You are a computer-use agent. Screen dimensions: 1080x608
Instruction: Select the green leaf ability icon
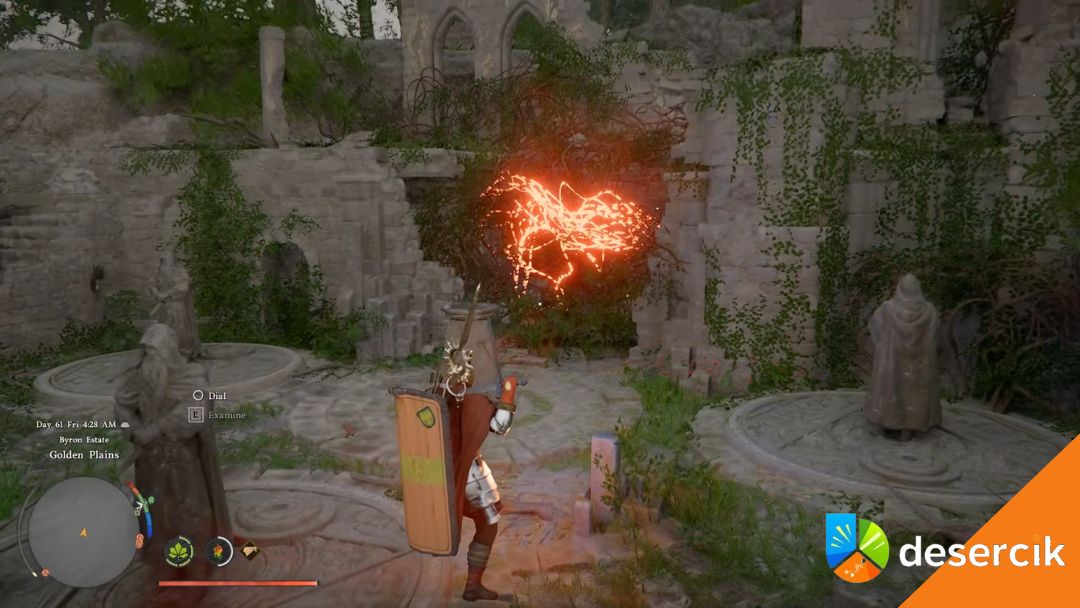tap(181, 551)
